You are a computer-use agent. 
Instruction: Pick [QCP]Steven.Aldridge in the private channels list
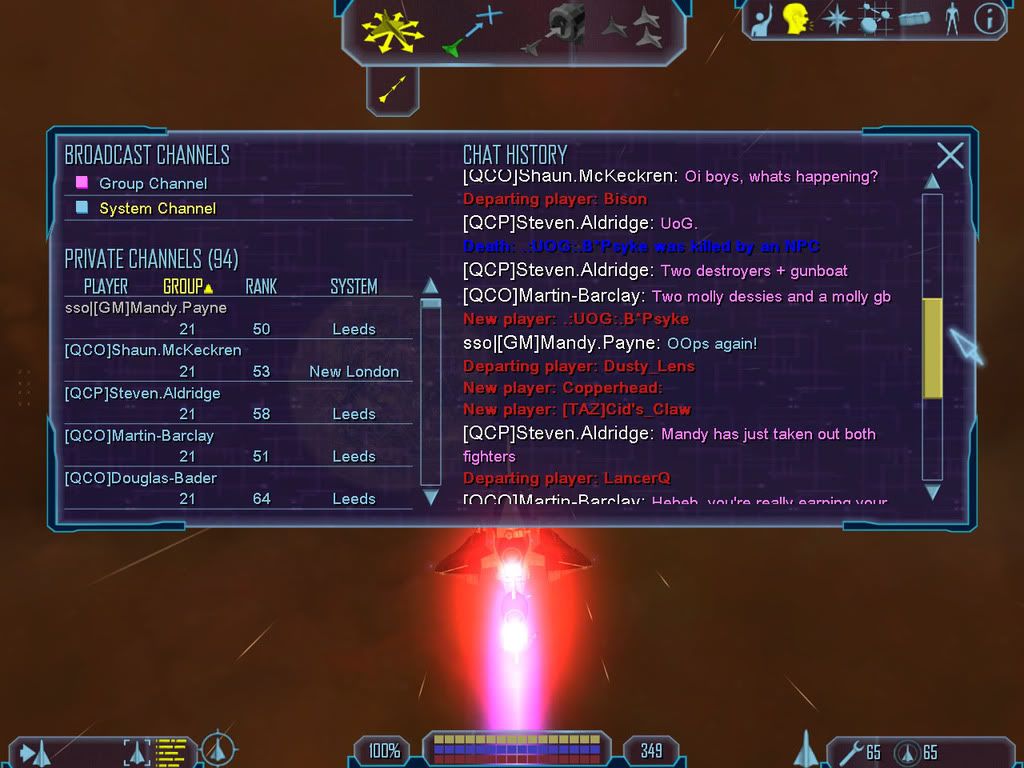tap(142, 393)
